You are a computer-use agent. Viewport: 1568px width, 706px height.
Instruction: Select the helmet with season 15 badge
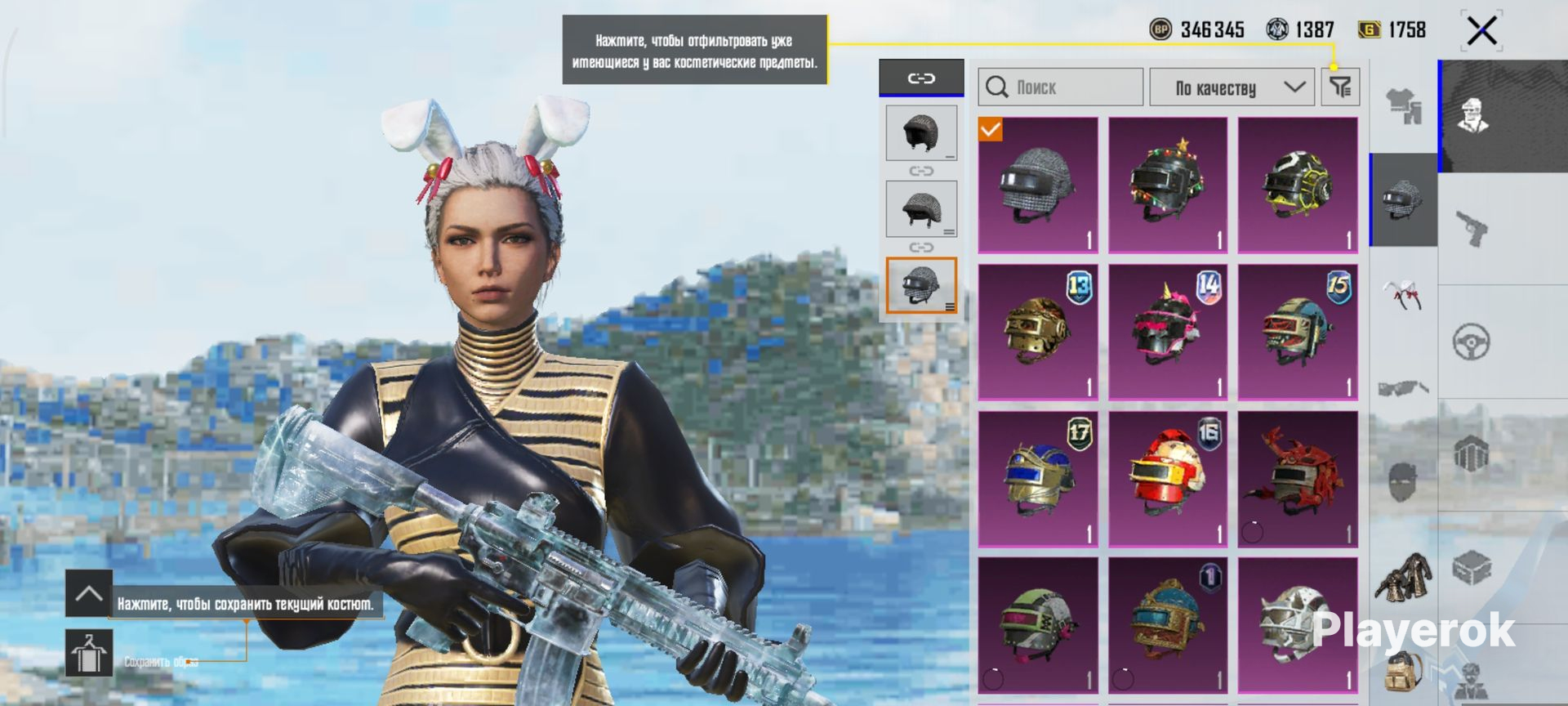[x=1298, y=332]
